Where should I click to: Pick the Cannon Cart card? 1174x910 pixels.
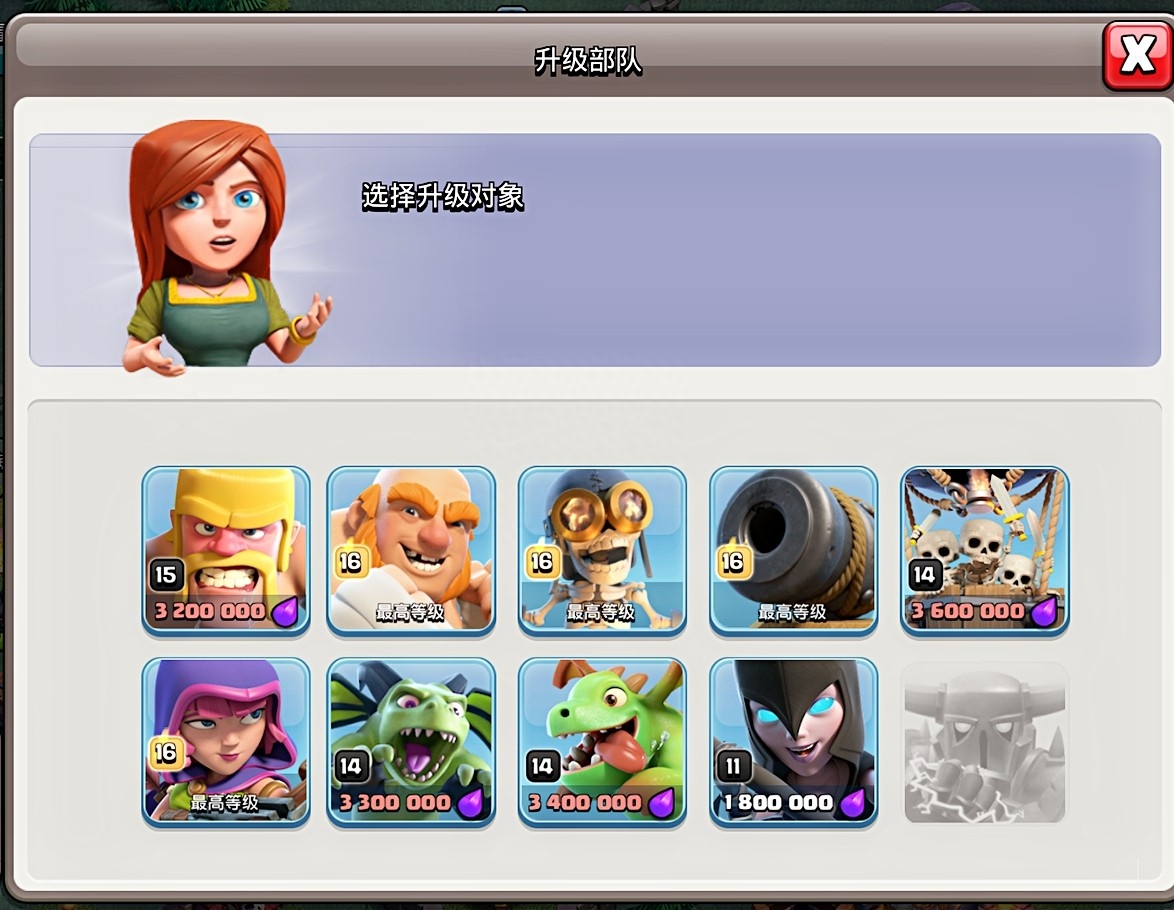tap(793, 550)
